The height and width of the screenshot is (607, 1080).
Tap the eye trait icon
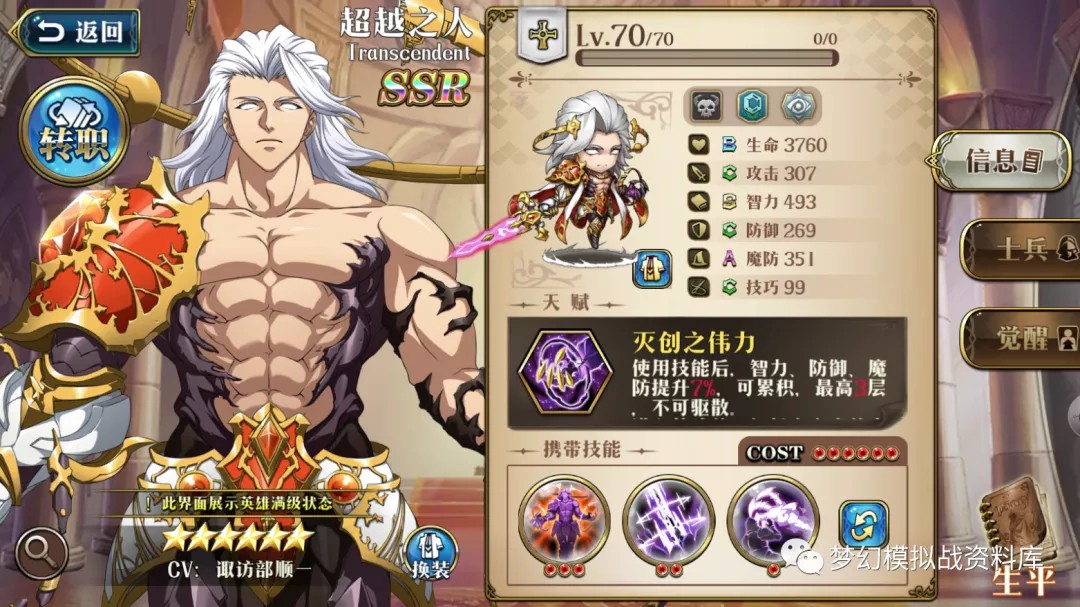pos(798,105)
